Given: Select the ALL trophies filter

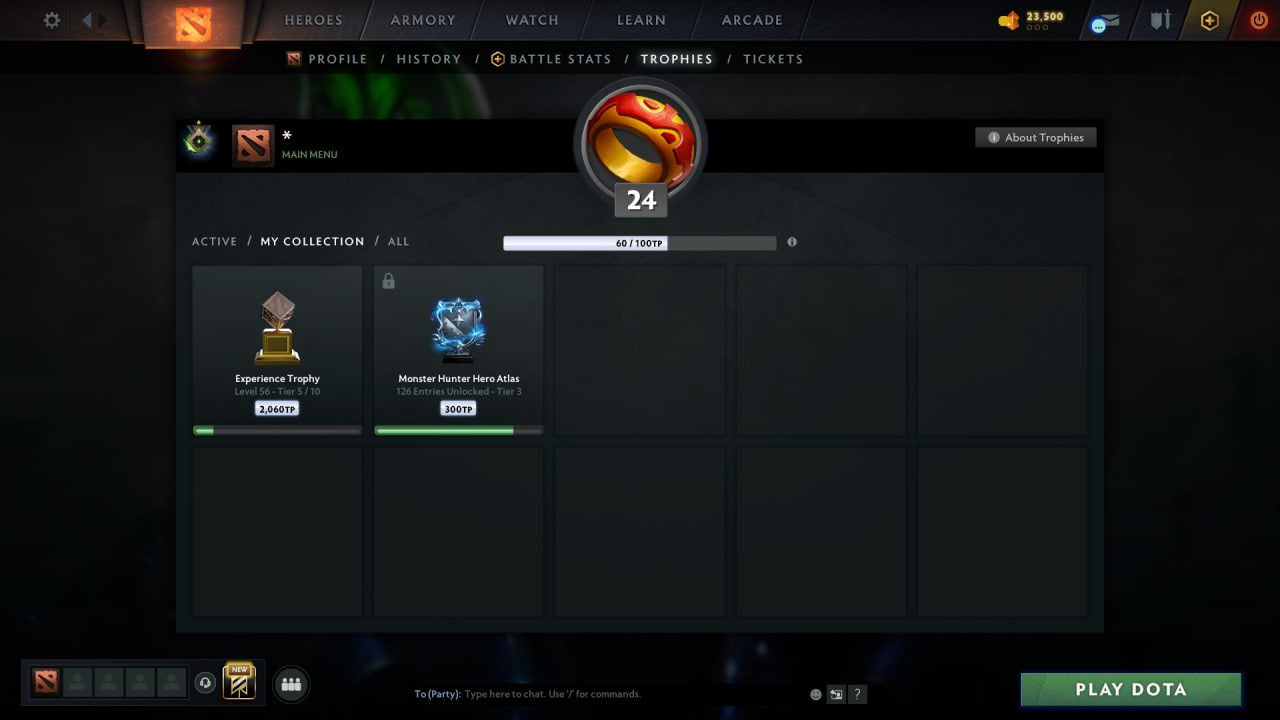Looking at the screenshot, I should pos(398,241).
